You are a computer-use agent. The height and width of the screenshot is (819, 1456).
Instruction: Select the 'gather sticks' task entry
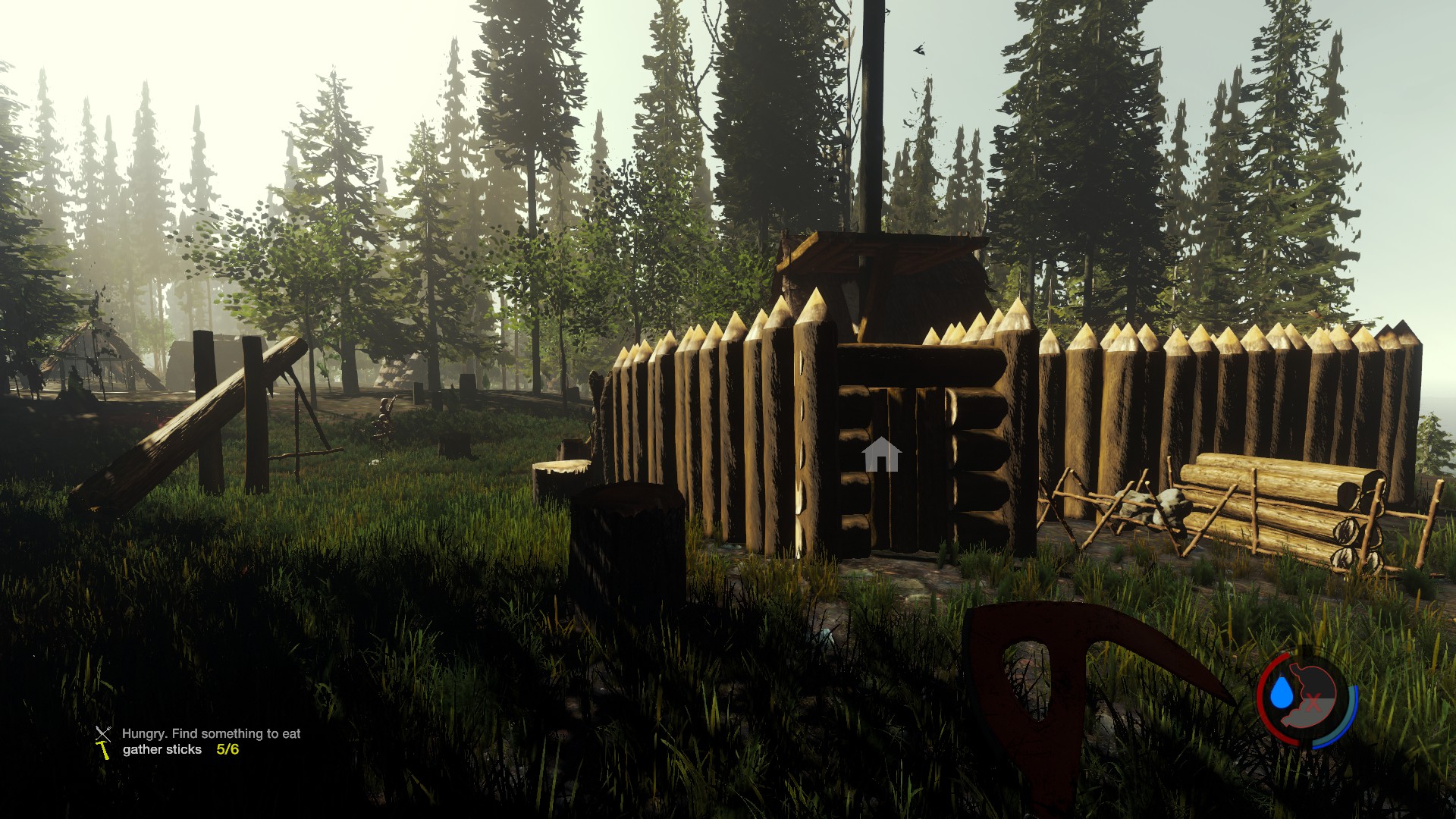coord(162,749)
